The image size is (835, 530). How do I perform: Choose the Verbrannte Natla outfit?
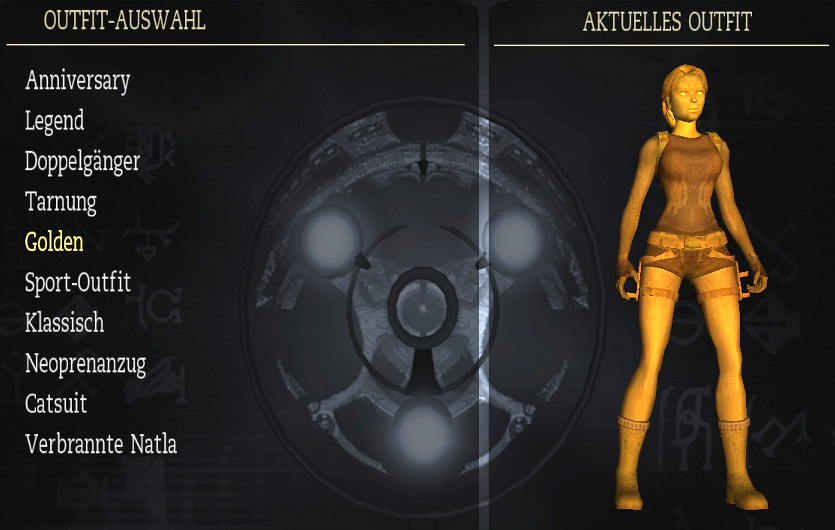[x=100, y=444]
